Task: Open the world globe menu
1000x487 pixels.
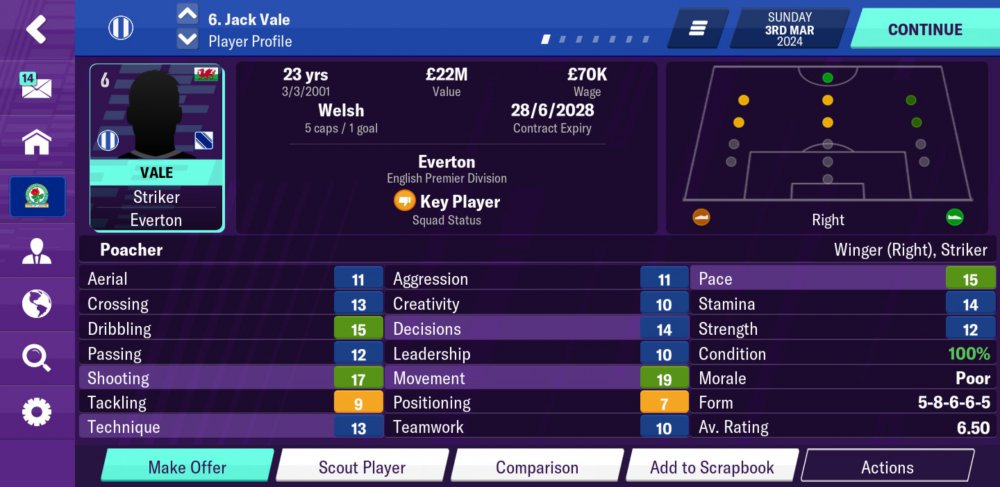Action: [36, 303]
